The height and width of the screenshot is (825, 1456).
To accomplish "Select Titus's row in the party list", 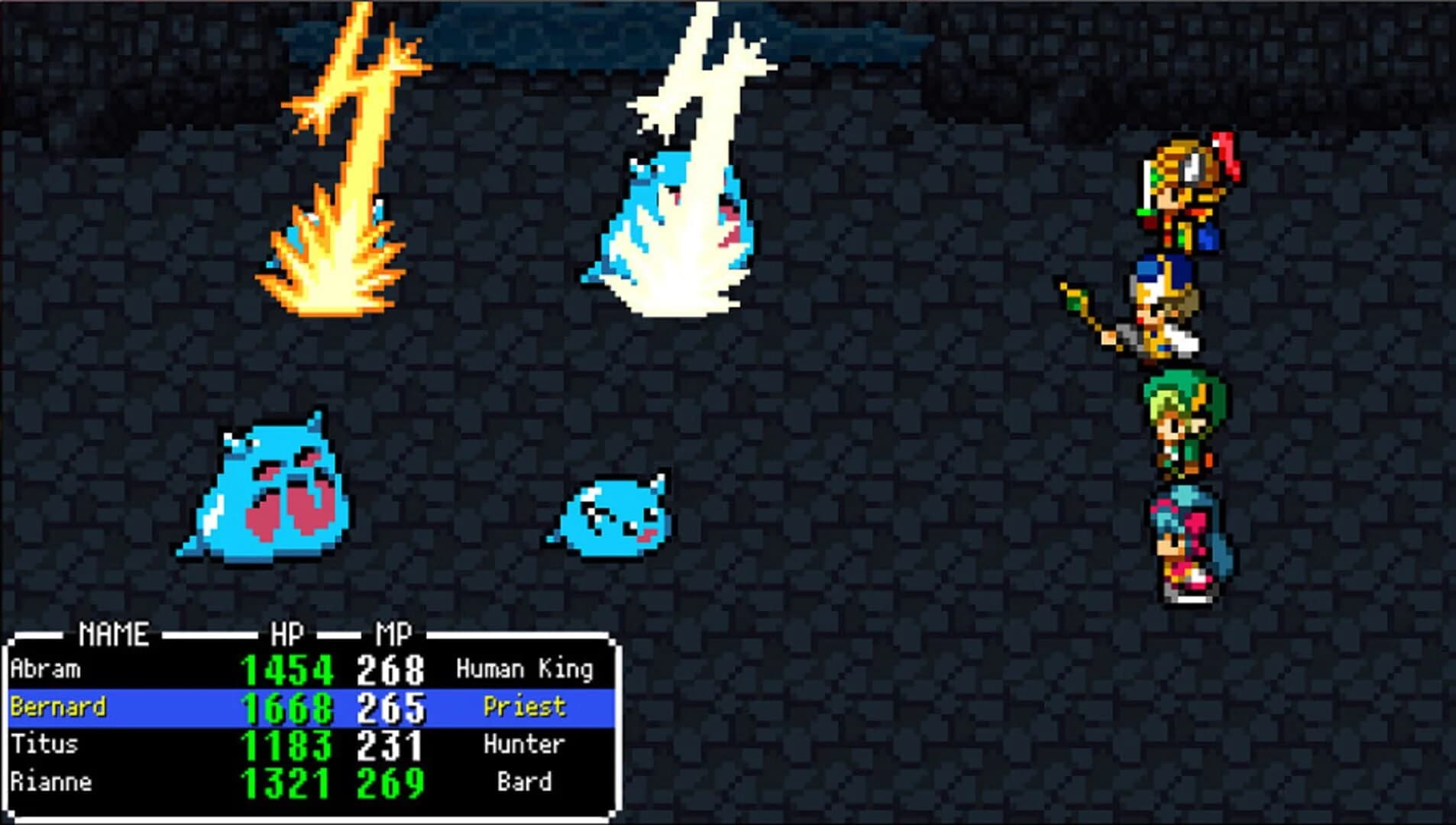I will pos(306,743).
